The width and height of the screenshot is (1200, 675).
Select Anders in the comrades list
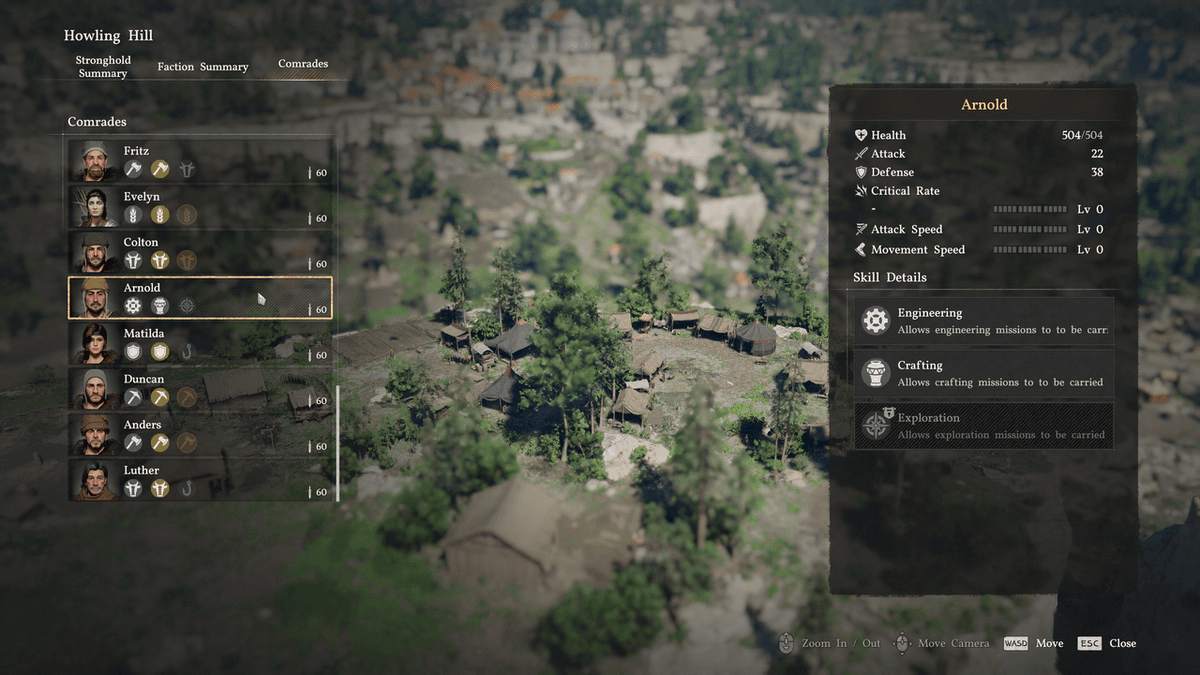pyautogui.click(x=200, y=434)
